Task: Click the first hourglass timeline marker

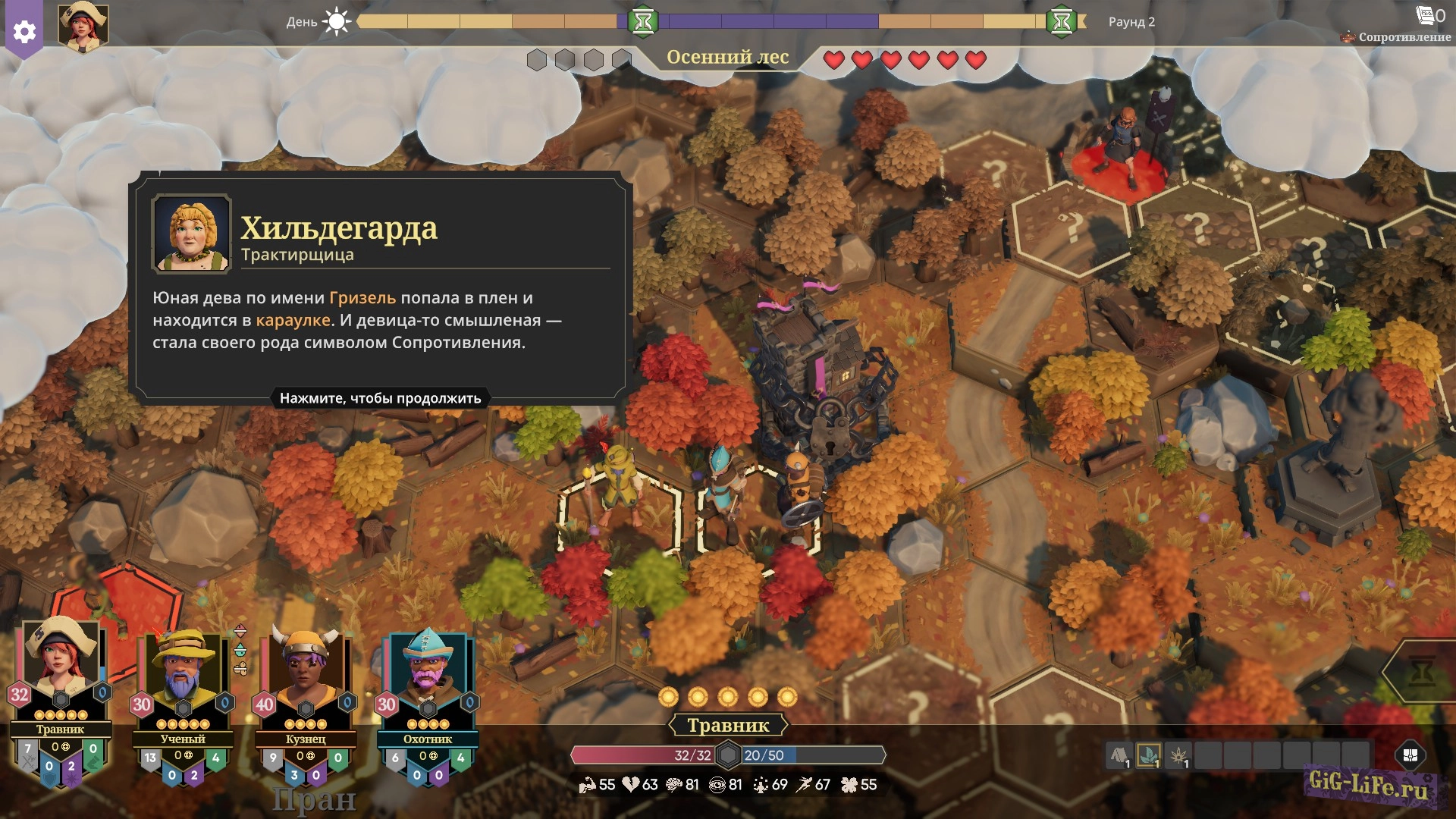Action: 643,21
